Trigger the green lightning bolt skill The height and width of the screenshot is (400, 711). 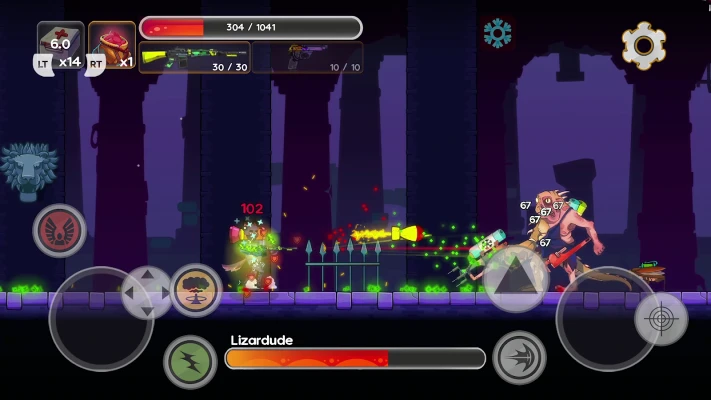[x=190, y=361]
